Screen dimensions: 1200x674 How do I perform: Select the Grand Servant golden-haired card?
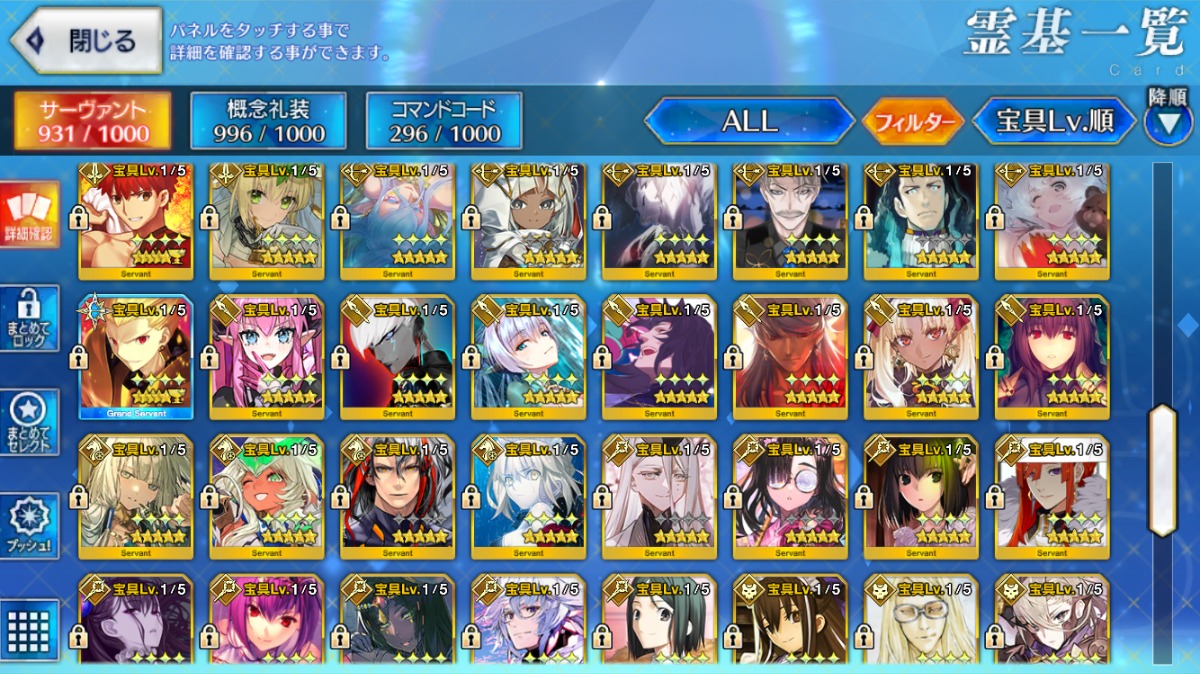[x=136, y=357]
